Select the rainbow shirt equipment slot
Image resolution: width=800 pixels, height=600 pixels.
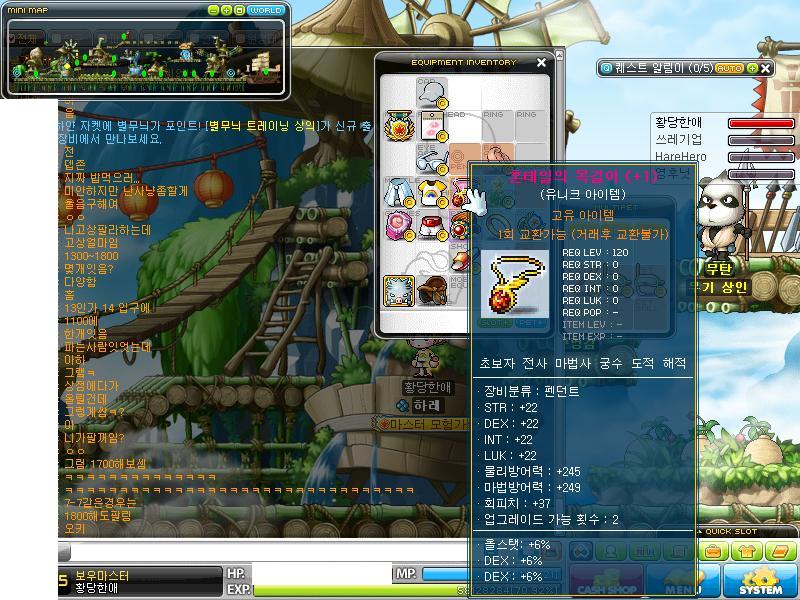[431, 191]
